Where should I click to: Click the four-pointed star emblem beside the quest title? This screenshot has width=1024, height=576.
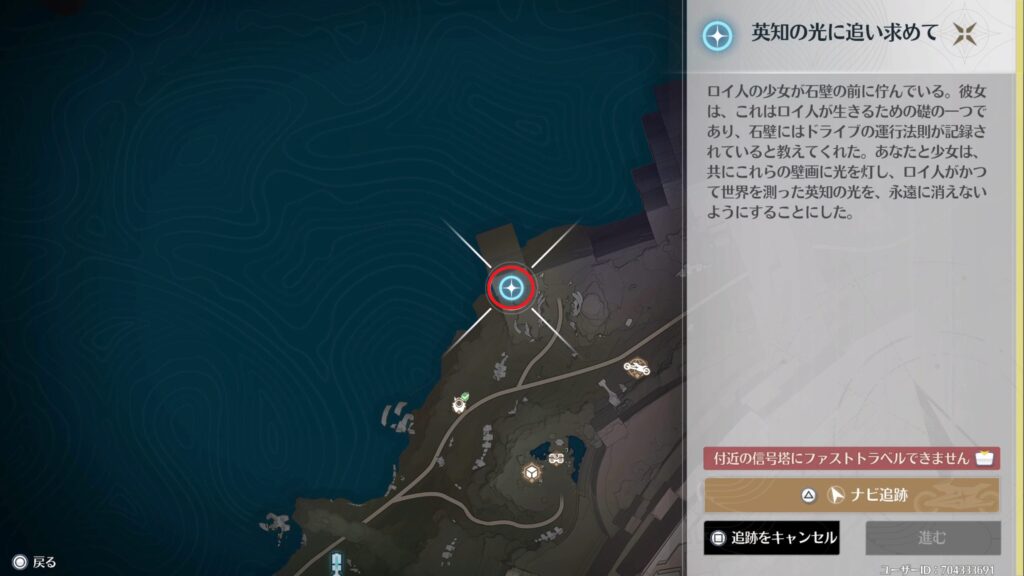tap(965, 35)
